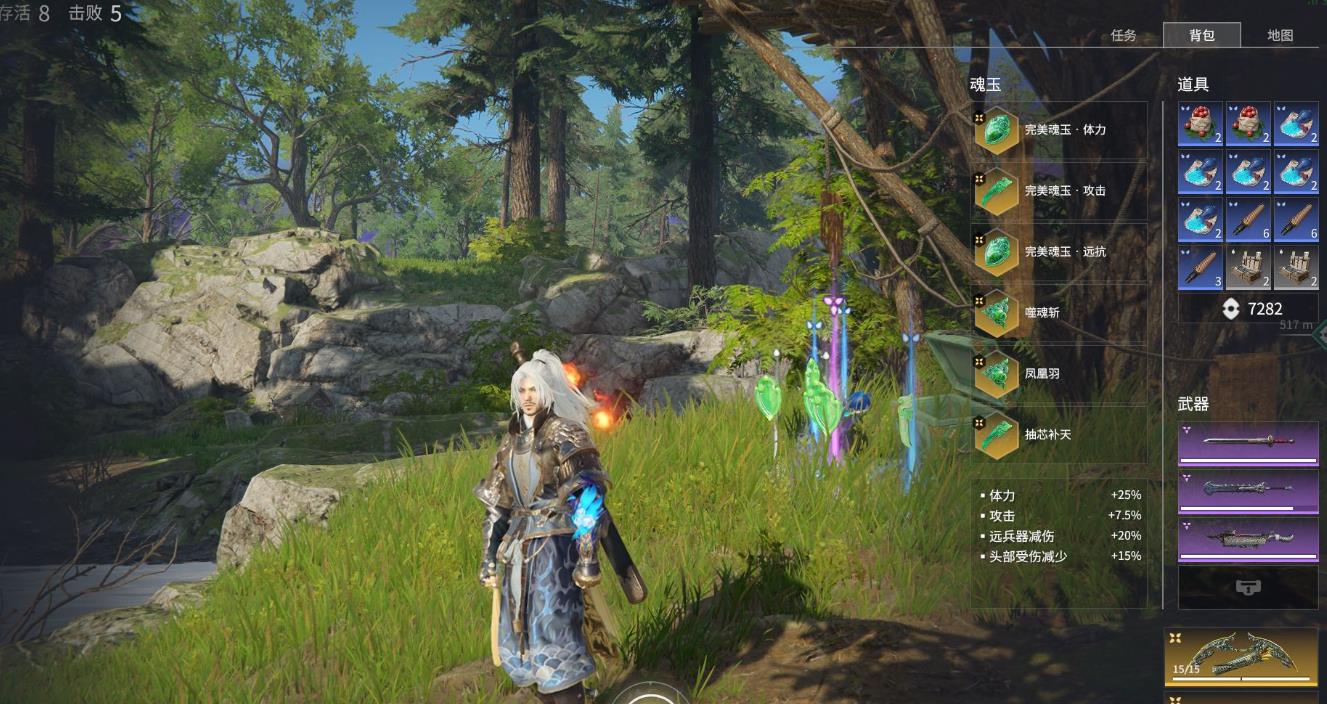Select the purple cannon weapon slot
This screenshot has height=704, width=1327.
1248,539
